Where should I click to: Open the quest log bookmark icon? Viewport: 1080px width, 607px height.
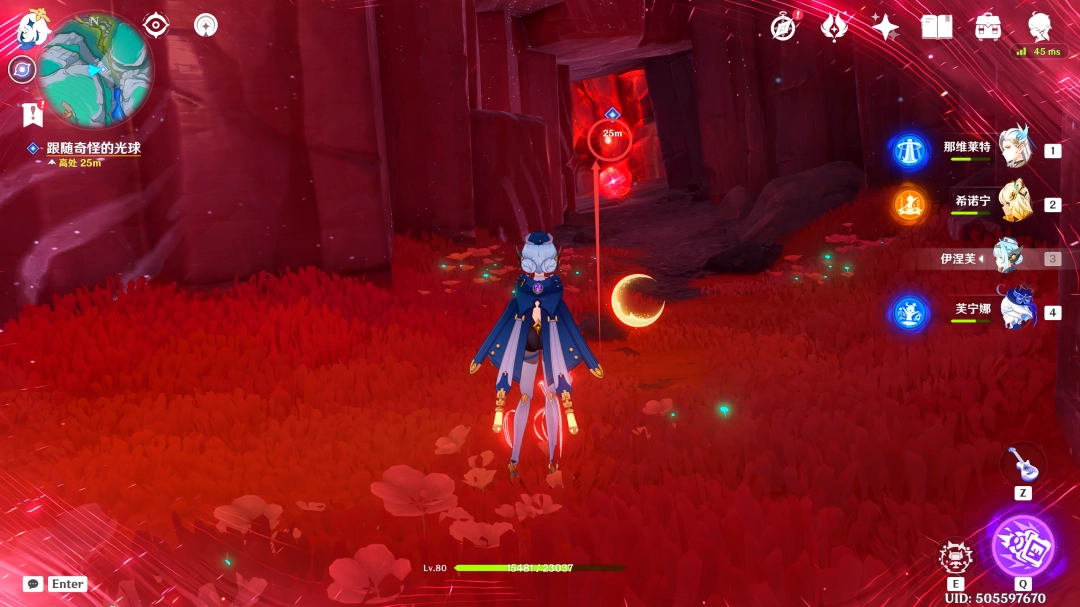point(32,114)
